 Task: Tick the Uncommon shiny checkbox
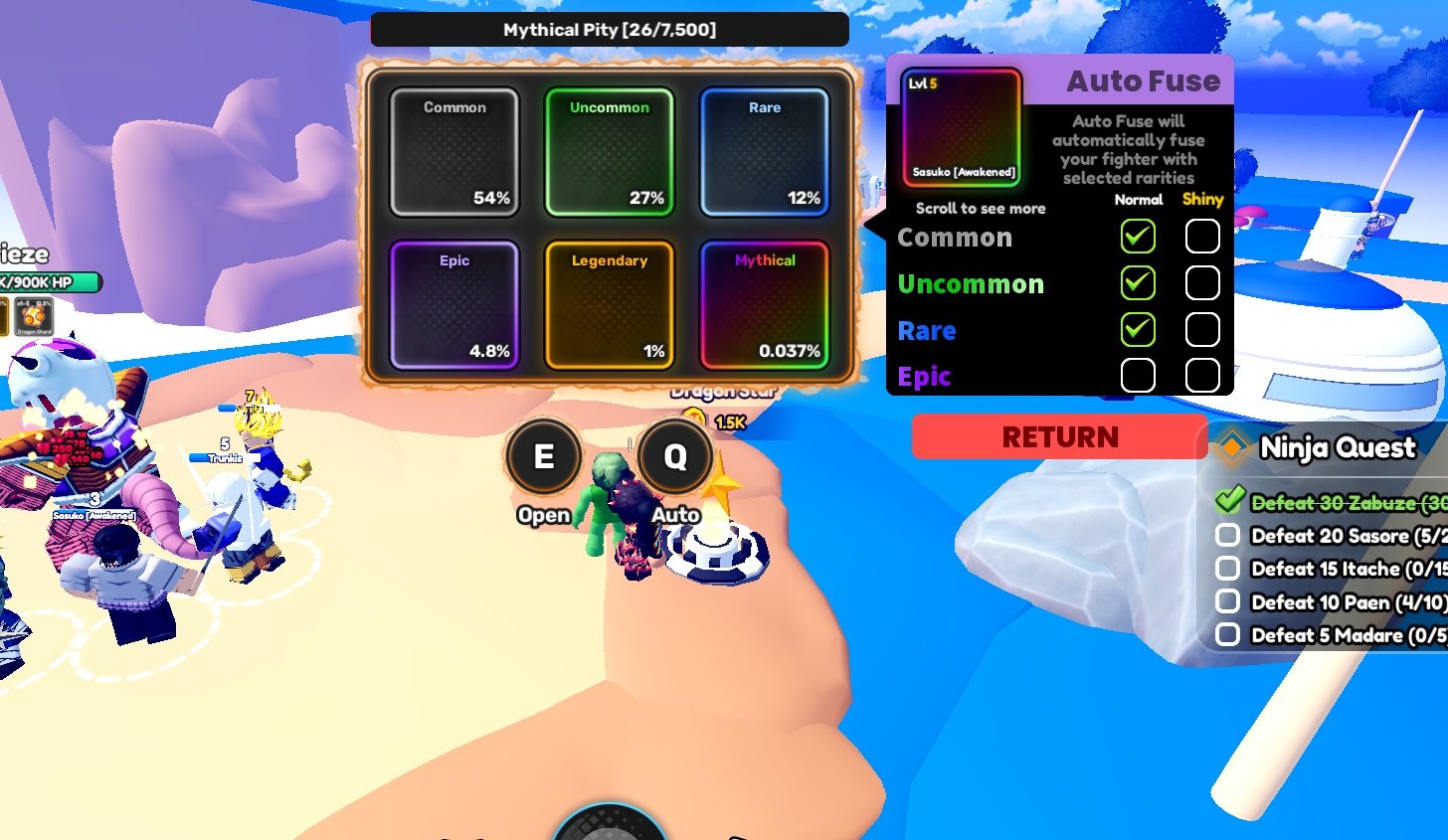(1202, 283)
